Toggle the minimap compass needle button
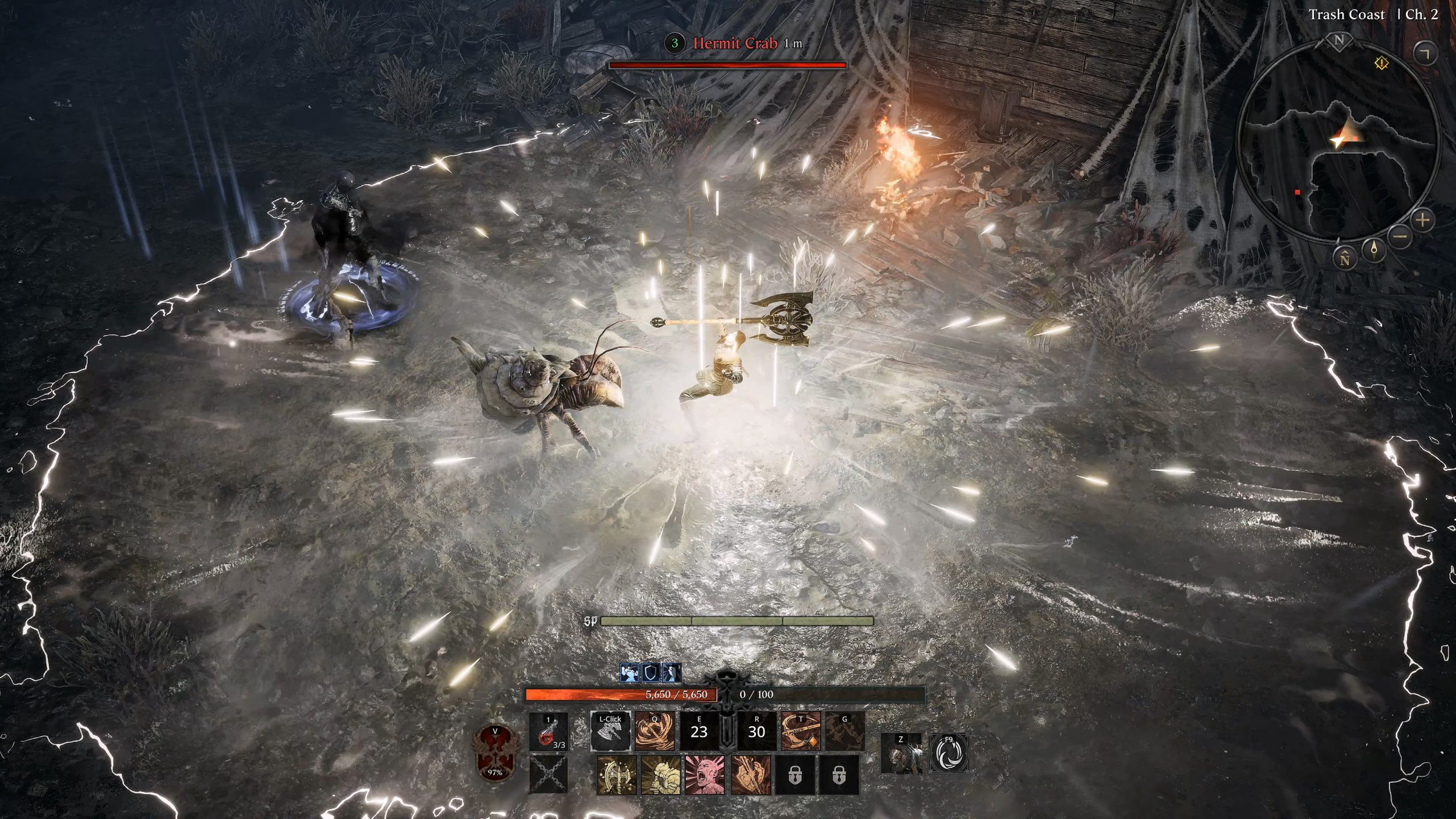The image size is (1456, 819). click(x=1374, y=250)
